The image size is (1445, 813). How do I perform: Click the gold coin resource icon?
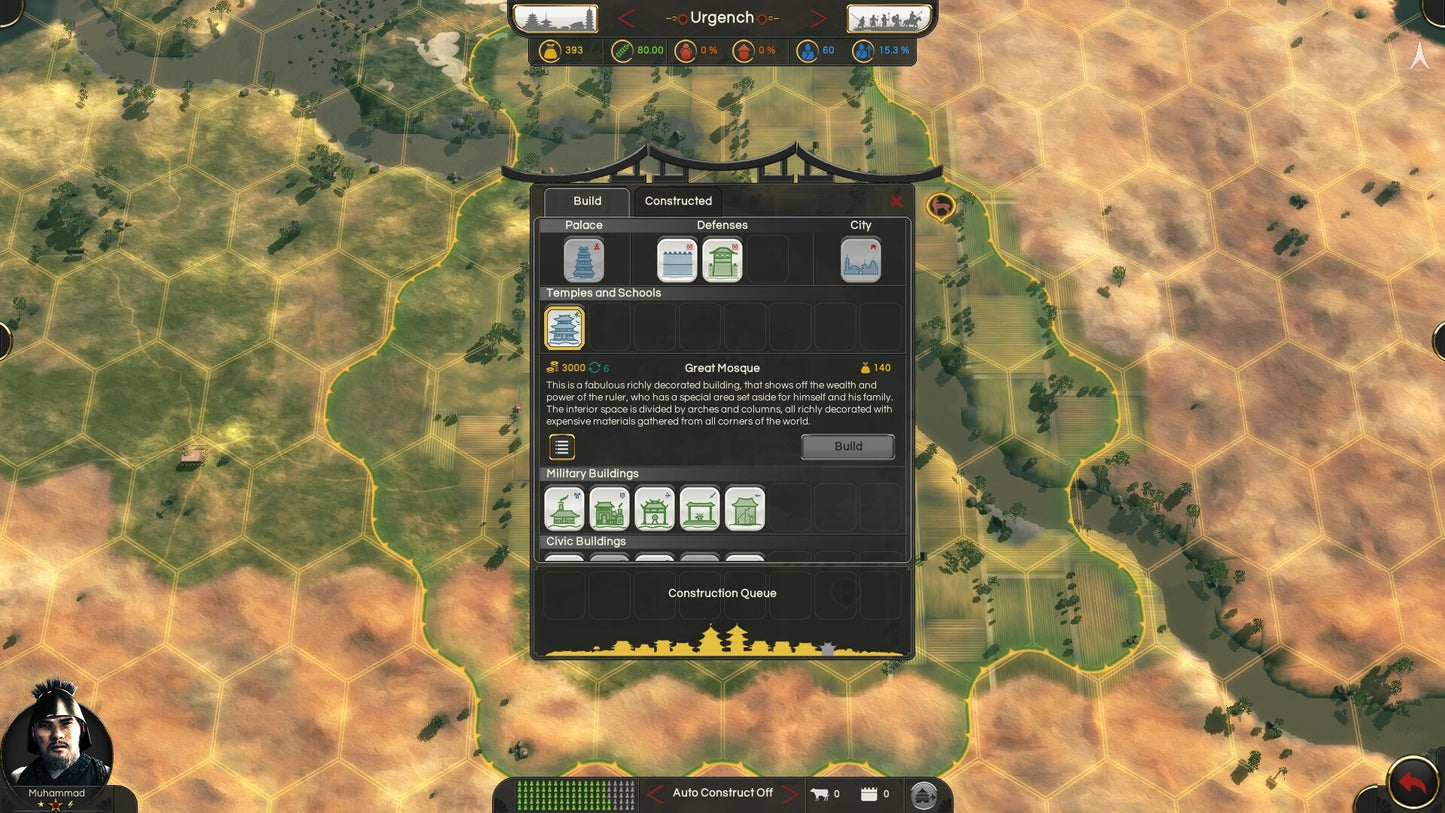point(551,50)
